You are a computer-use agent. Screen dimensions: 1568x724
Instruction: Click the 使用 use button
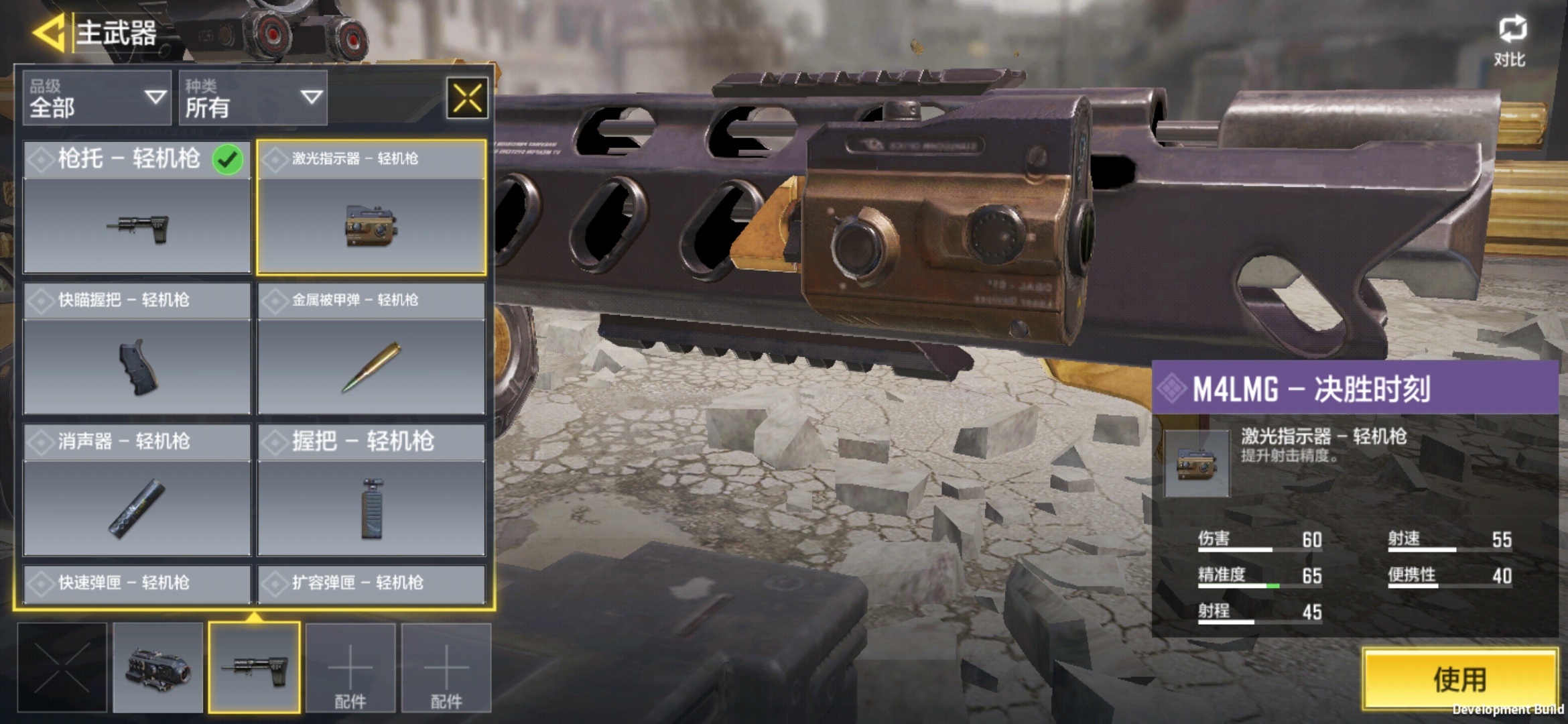coord(1460,678)
